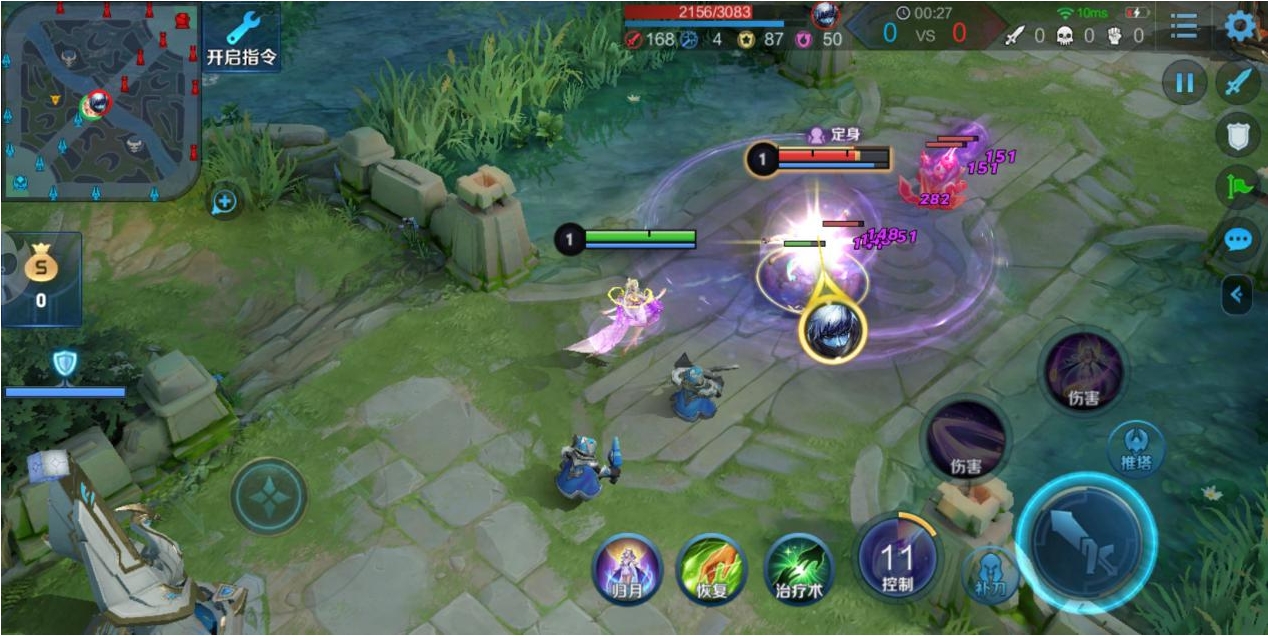The width and height of the screenshot is (1268, 636).
Task: Pause the match
Action: (1184, 82)
